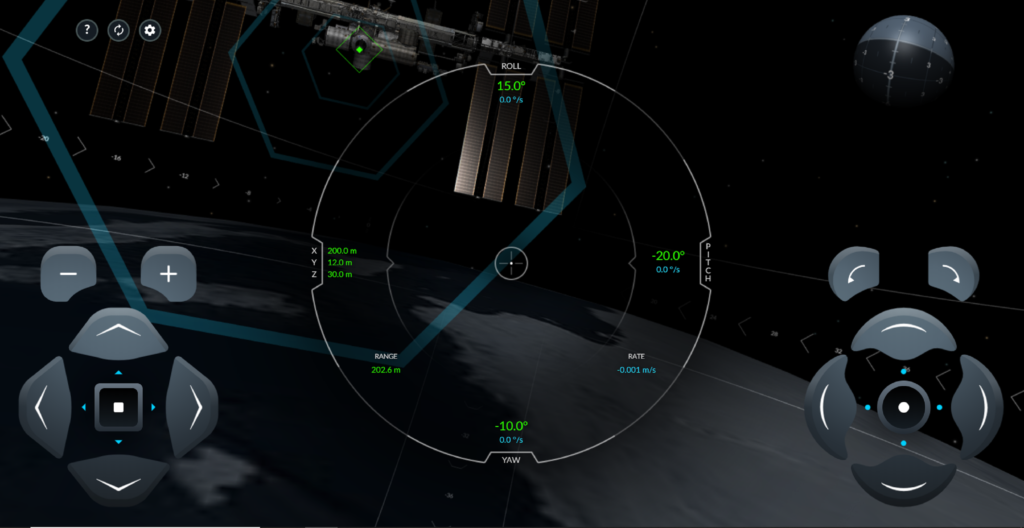Translate forward with the plus button
Viewport: 1024px width, 528px height.
pos(168,273)
